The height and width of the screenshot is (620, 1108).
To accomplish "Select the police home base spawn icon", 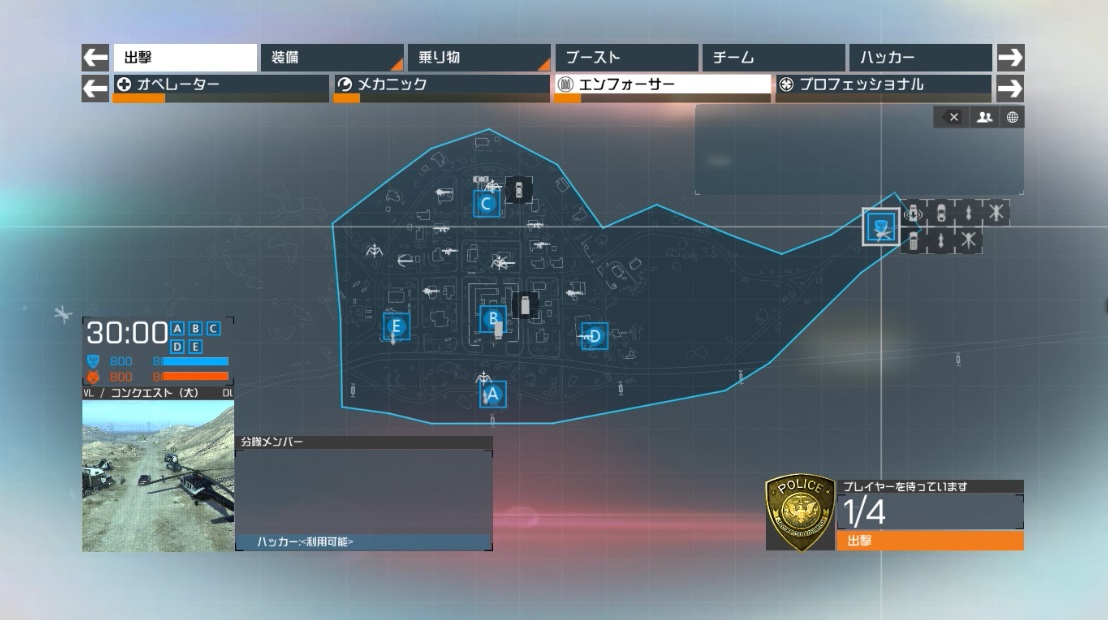I will point(881,227).
